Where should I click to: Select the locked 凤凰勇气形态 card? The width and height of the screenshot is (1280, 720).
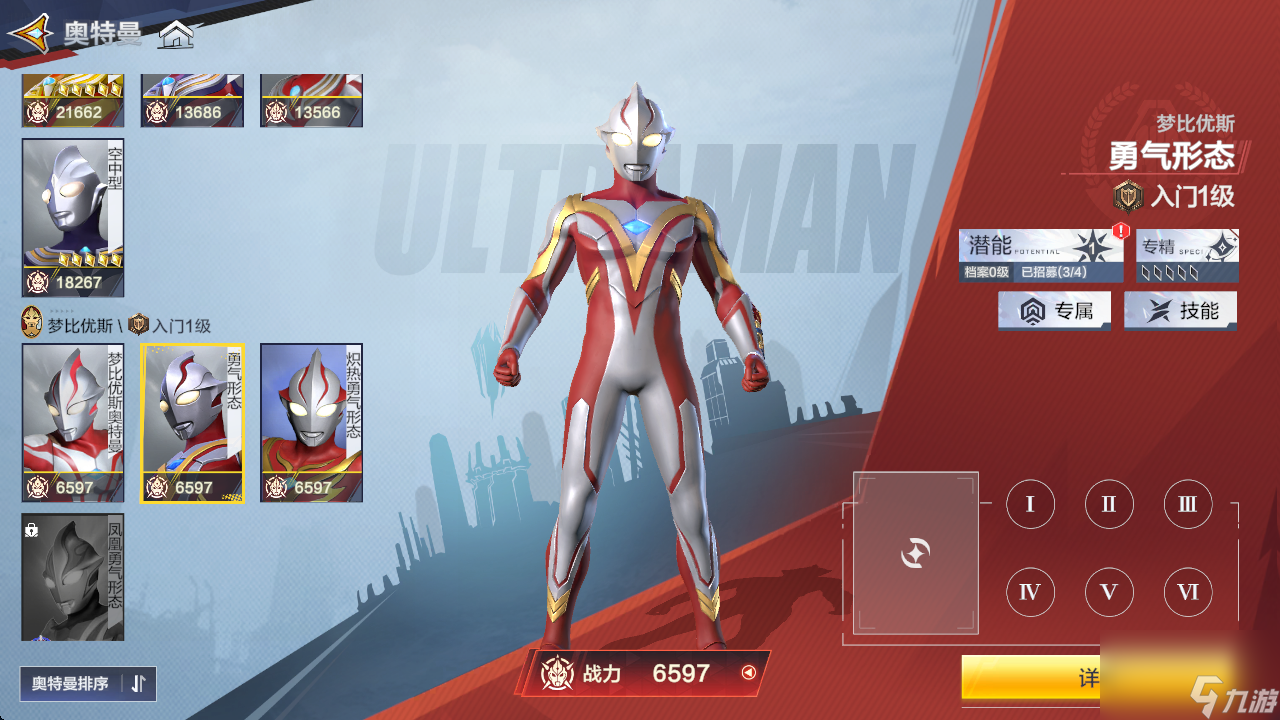click(x=73, y=576)
